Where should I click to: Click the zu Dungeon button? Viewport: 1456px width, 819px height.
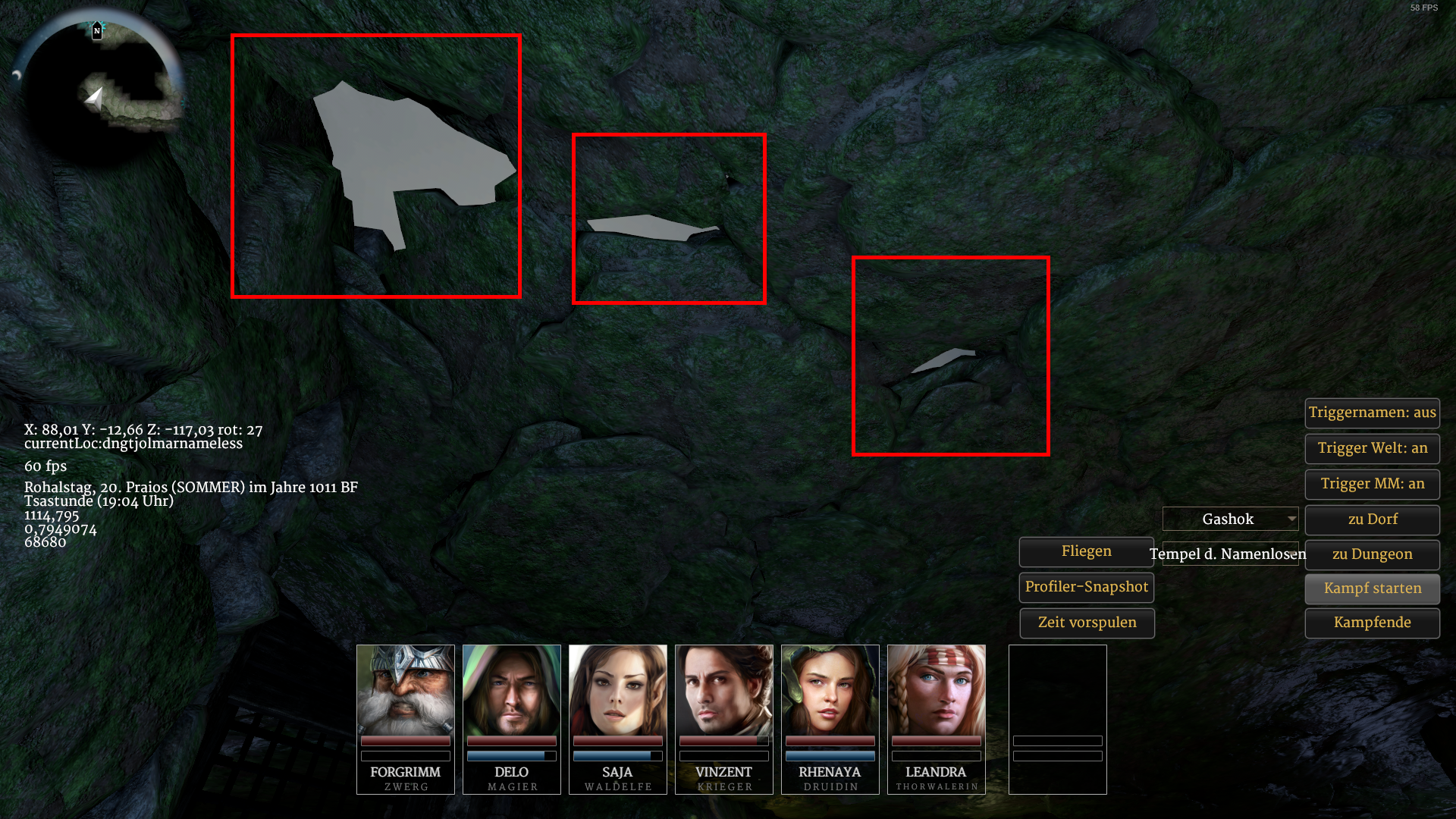pyautogui.click(x=1372, y=554)
